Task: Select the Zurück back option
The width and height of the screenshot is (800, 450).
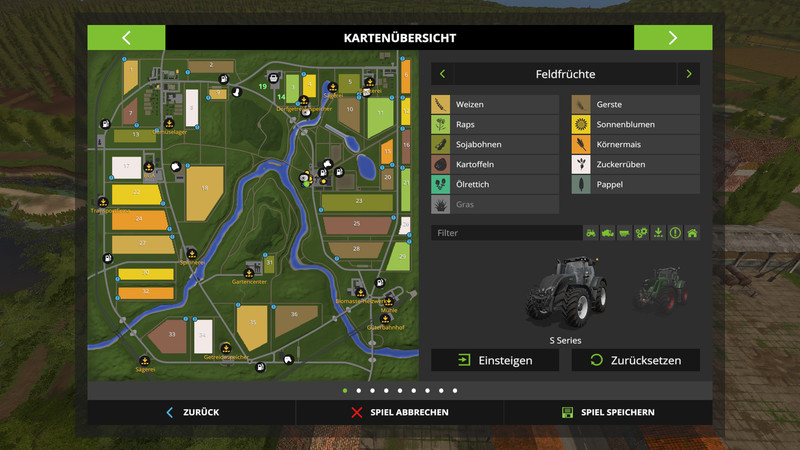Action: [192, 412]
